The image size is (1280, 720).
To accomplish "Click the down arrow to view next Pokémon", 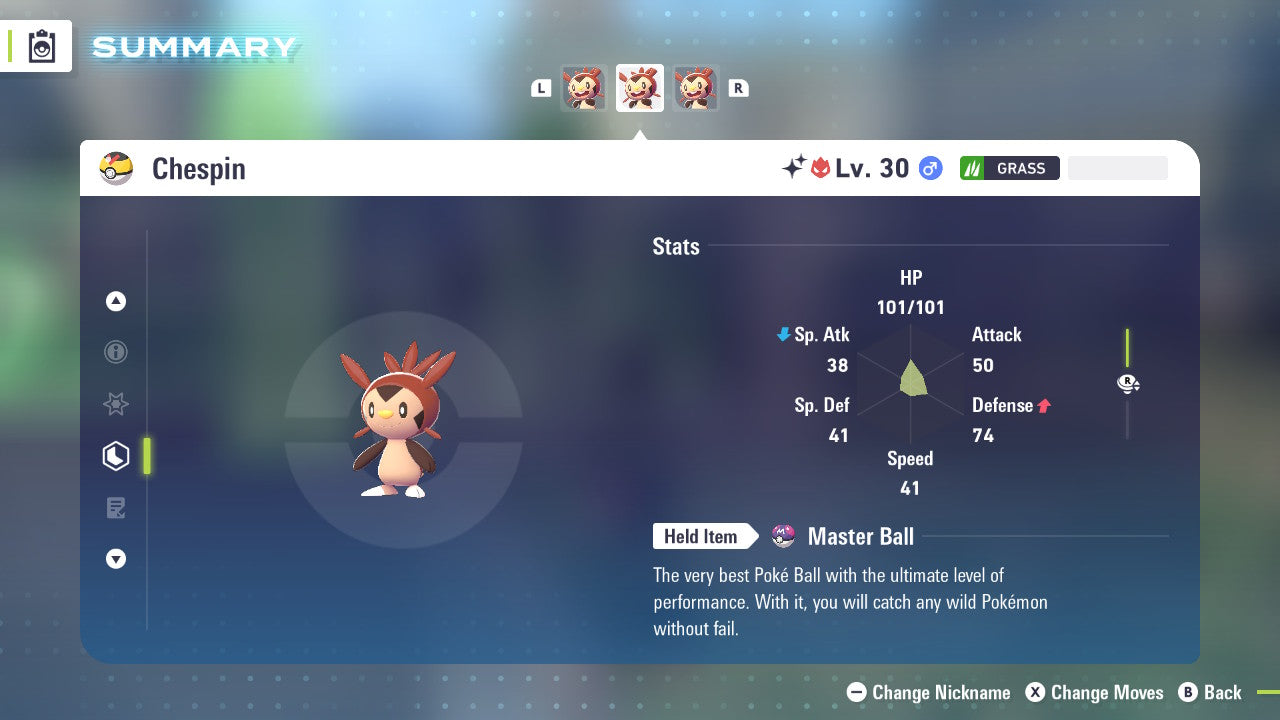I will (116, 559).
